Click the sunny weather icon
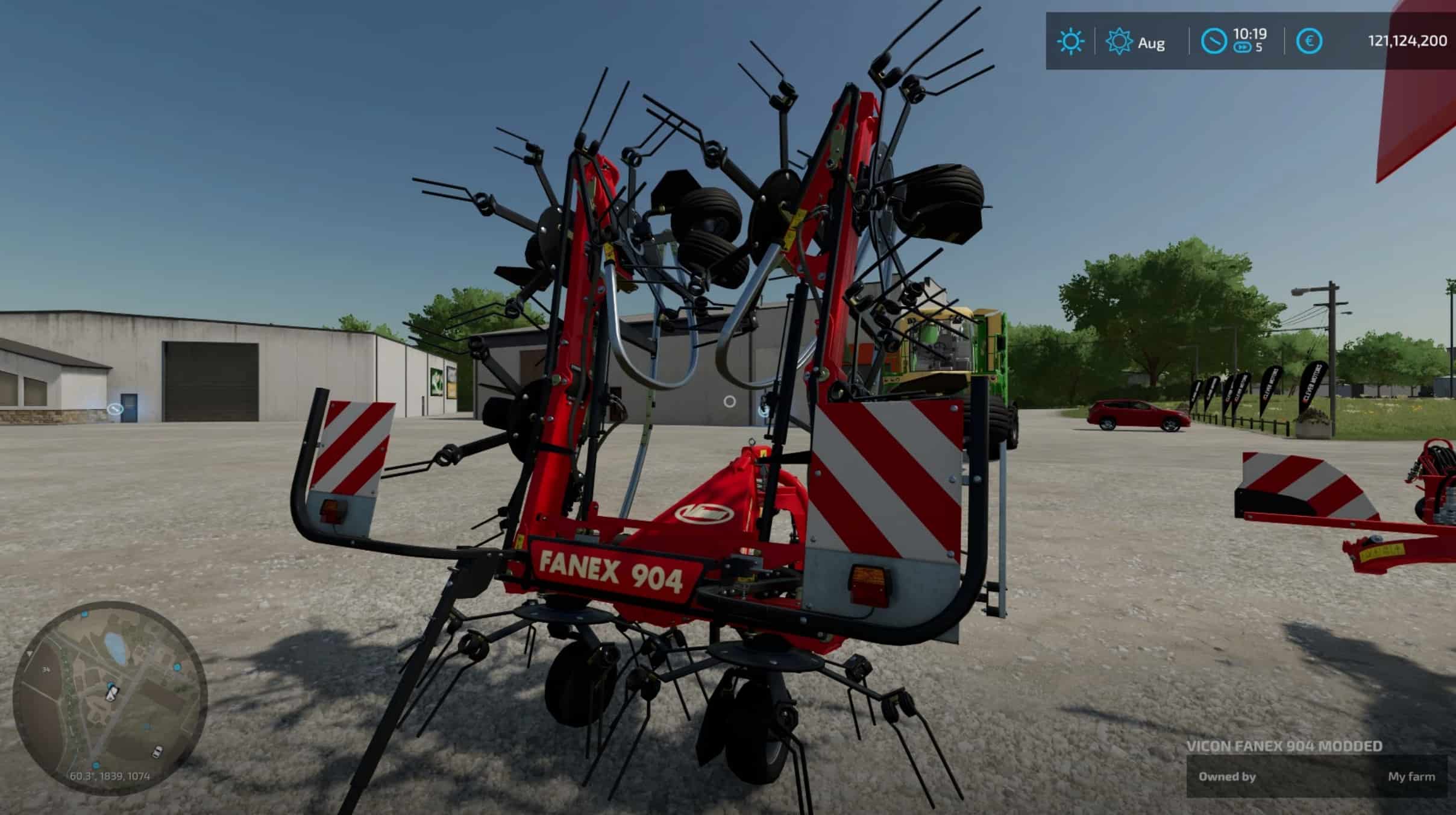Screen dimensions: 1456x815 point(1070,42)
